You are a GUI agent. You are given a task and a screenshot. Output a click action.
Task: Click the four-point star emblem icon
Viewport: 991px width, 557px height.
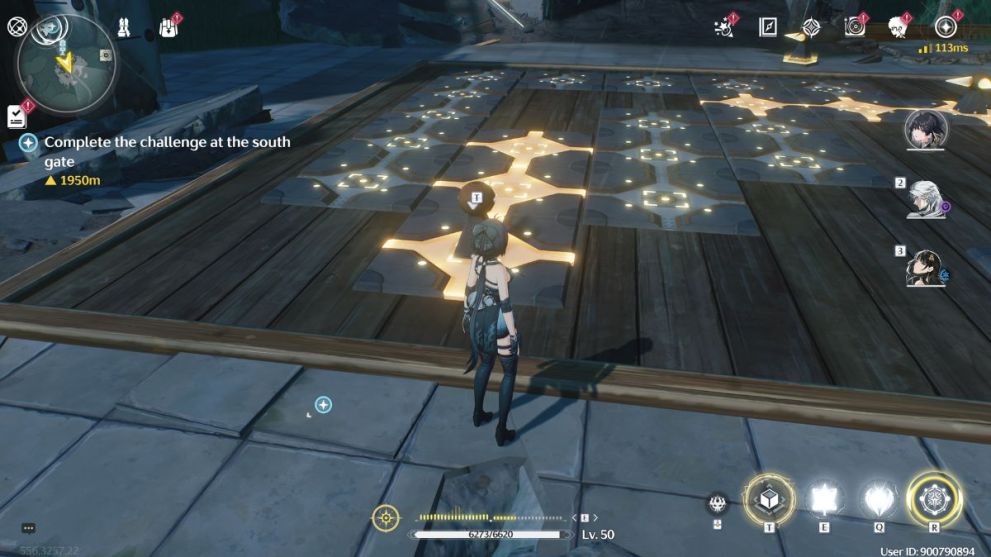pyautogui.click(x=811, y=27)
